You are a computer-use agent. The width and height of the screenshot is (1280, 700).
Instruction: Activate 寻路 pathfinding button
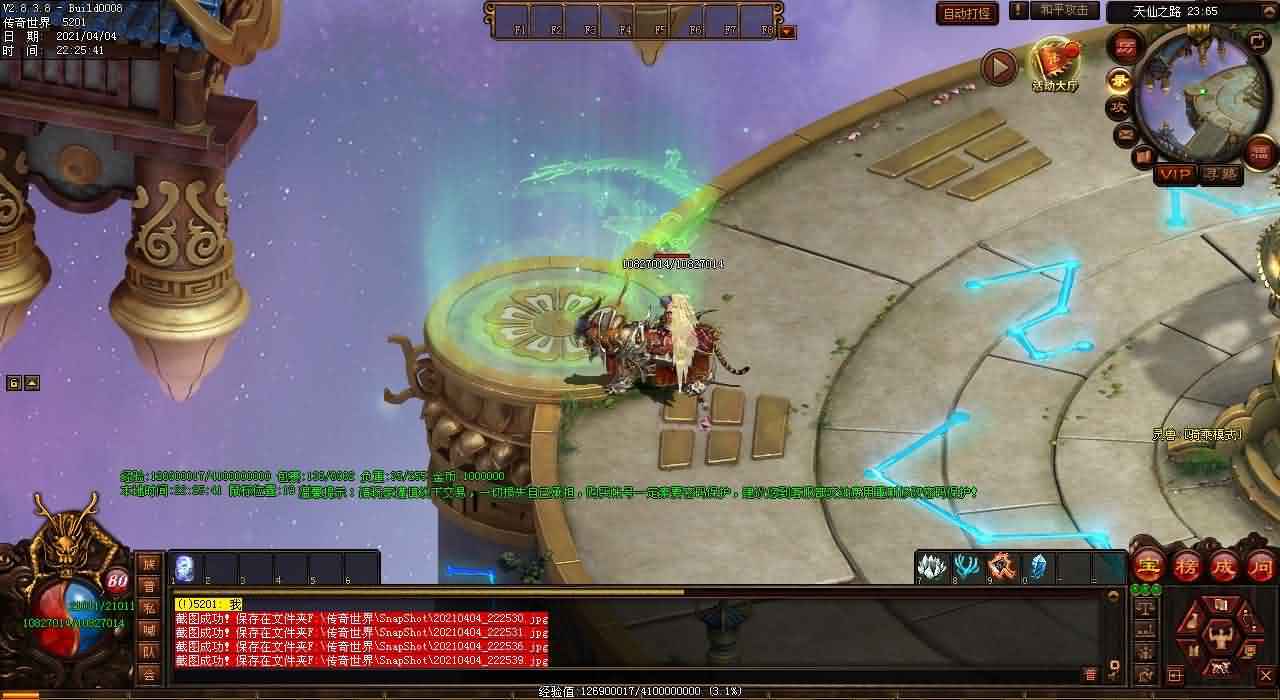click(x=1219, y=174)
